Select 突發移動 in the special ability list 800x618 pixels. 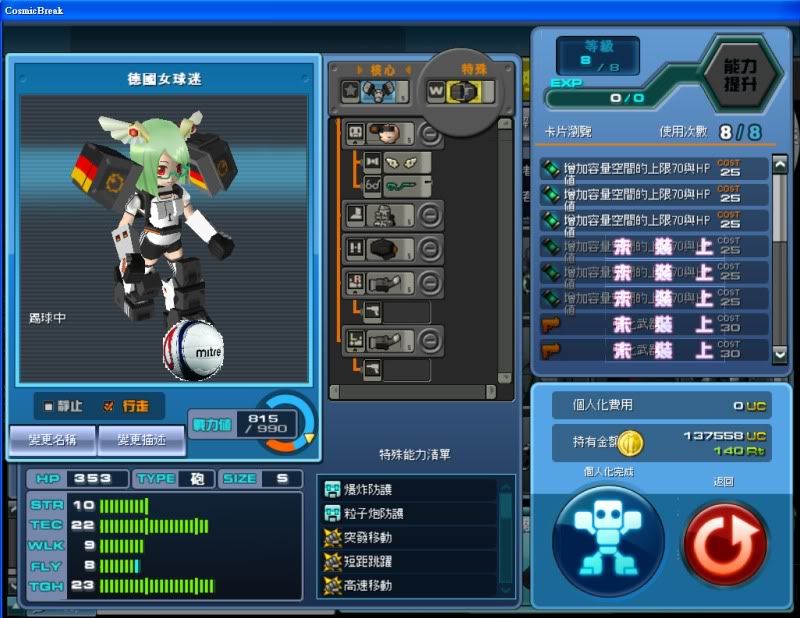tap(409, 538)
